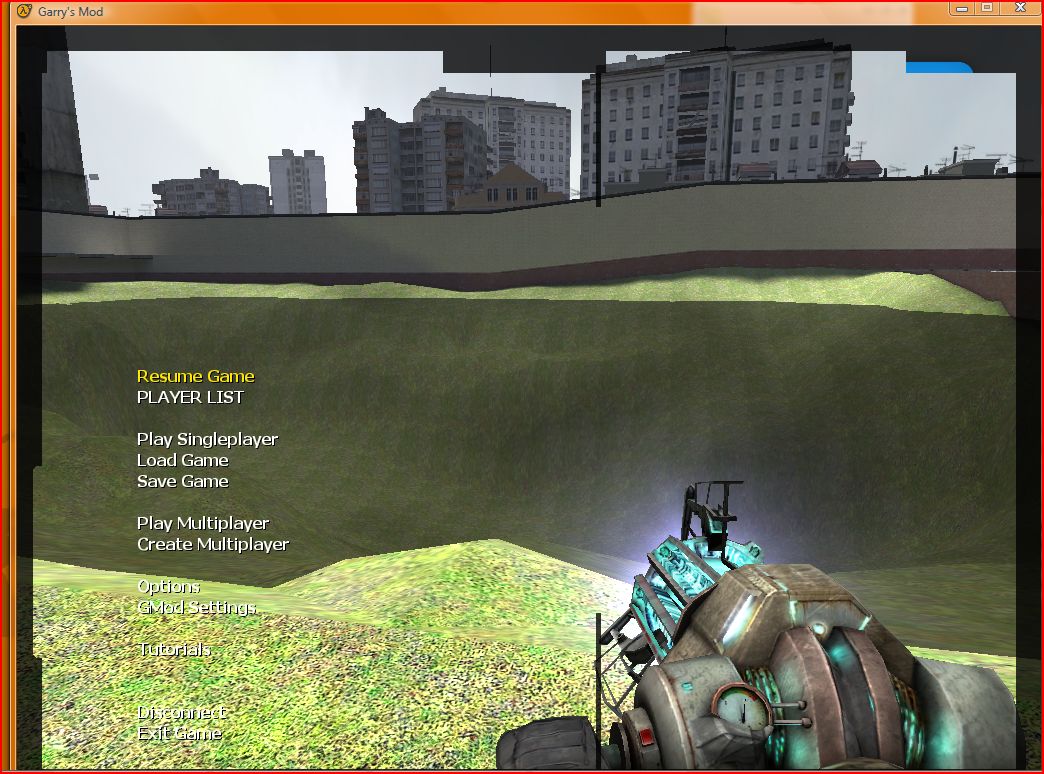The image size is (1044, 774).
Task: Open the Options menu
Action: pyautogui.click(x=168, y=586)
